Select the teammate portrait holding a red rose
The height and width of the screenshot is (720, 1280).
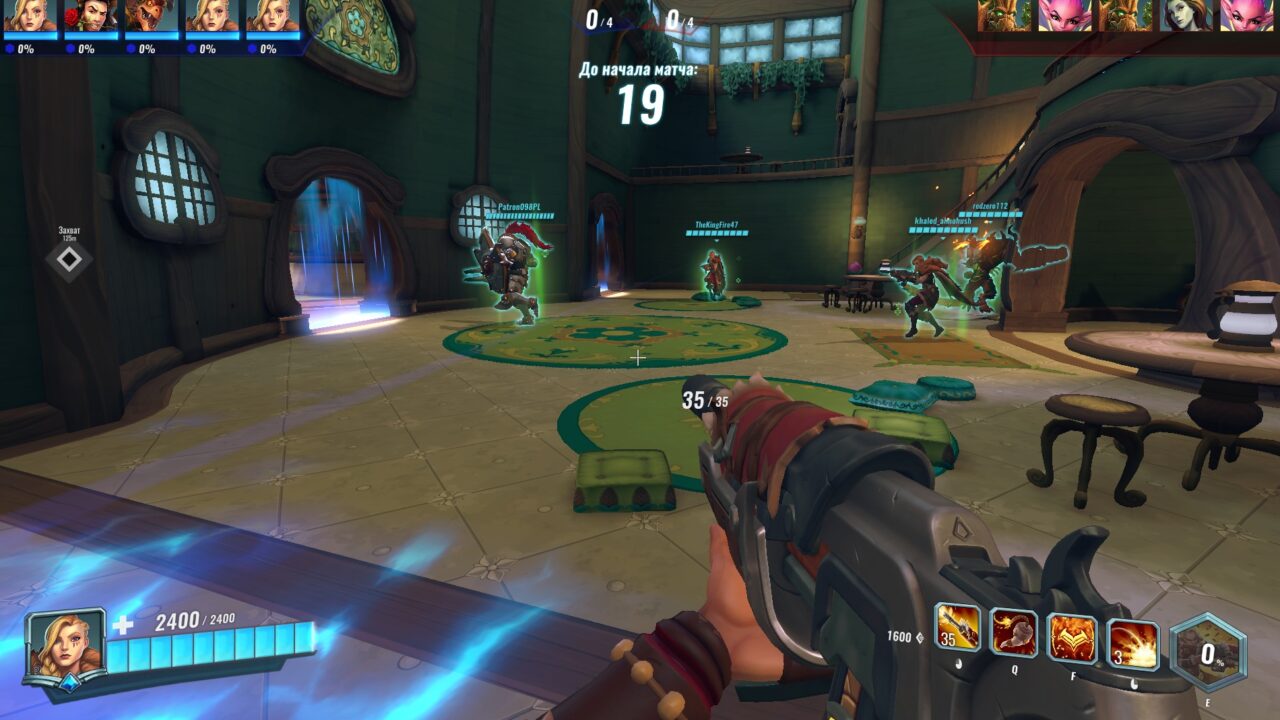click(90, 17)
